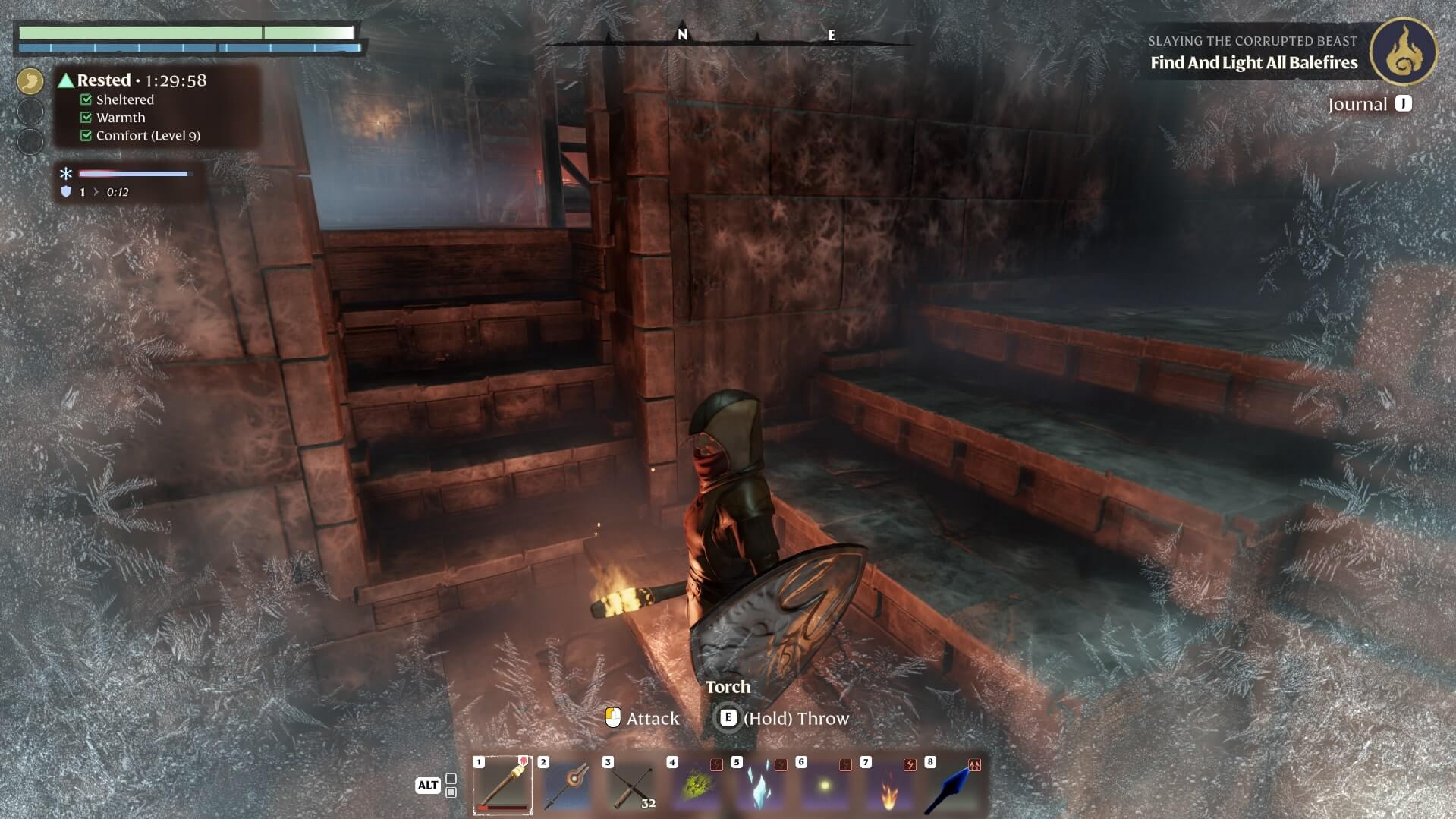Open the balefire quest tracker icon
The height and width of the screenshot is (819, 1456).
pyautogui.click(x=1403, y=51)
